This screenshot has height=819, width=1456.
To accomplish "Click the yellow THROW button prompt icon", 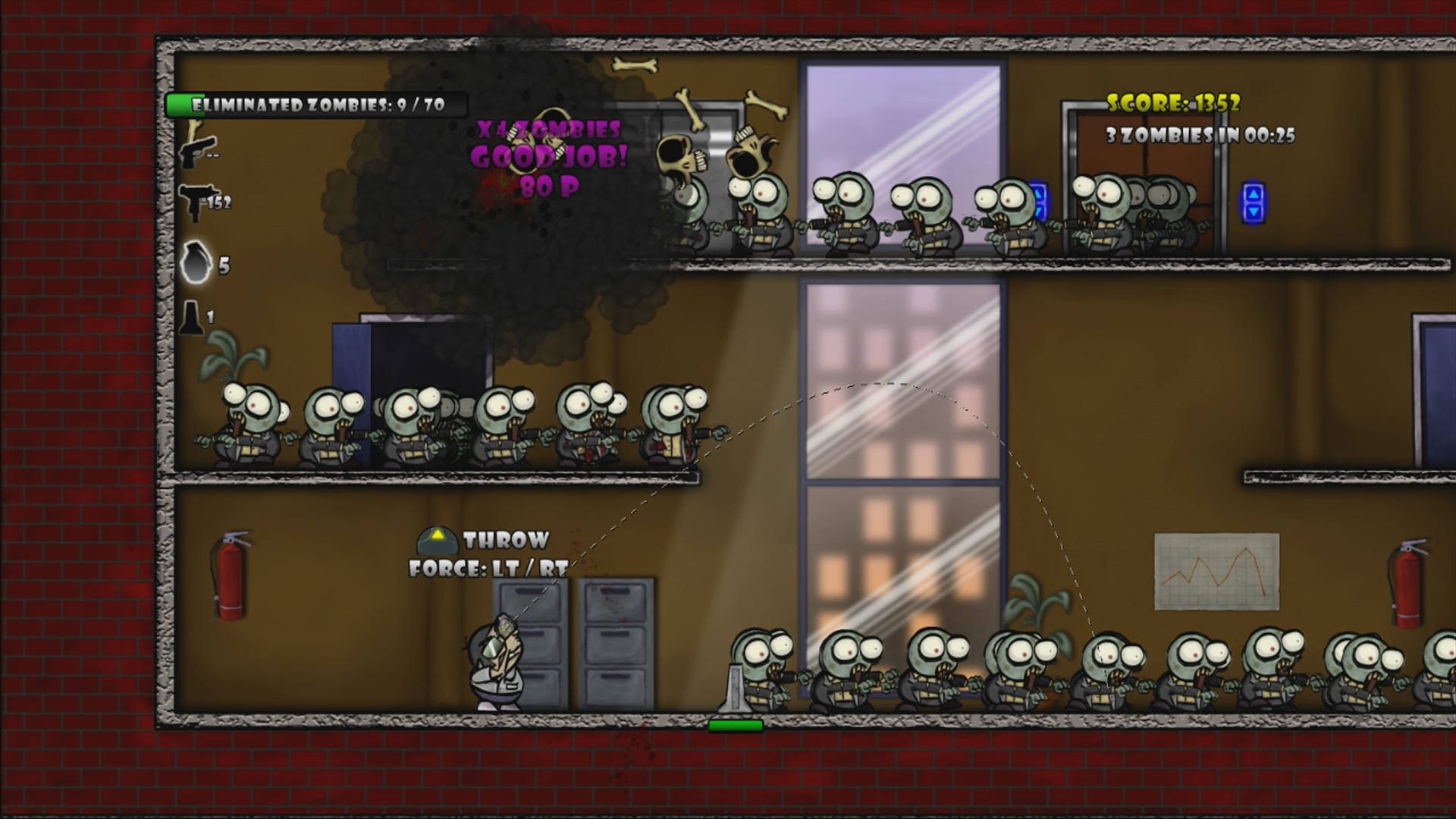I will click(438, 539).
